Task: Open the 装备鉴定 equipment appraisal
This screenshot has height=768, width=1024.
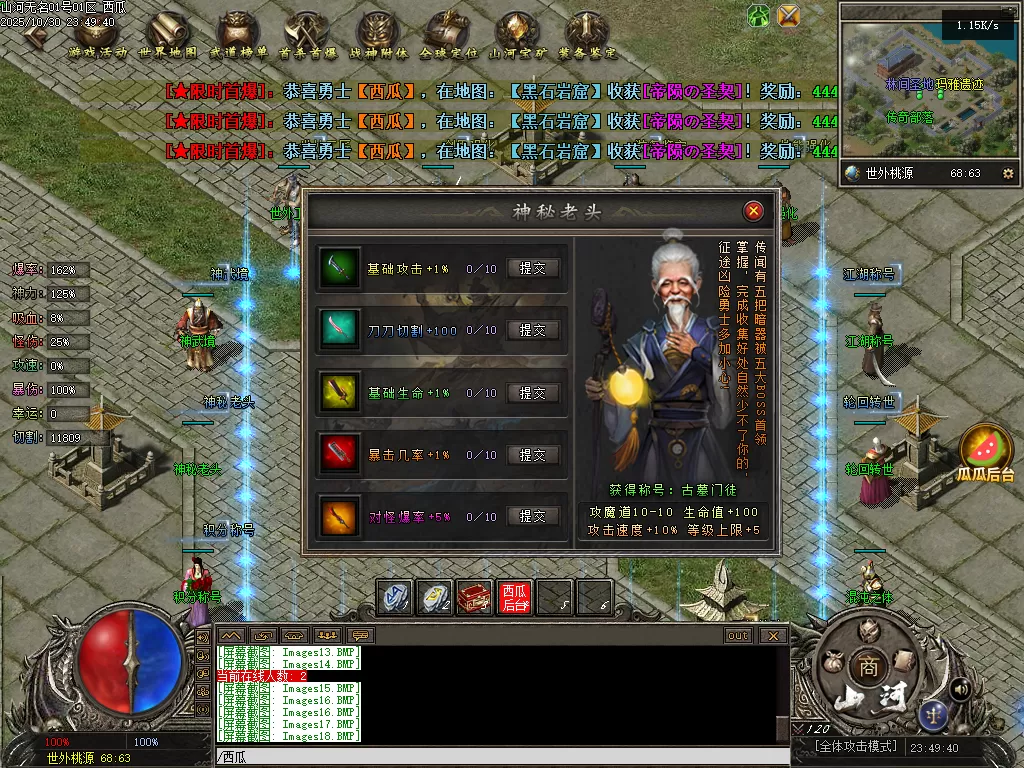Action: coord(587,33)
